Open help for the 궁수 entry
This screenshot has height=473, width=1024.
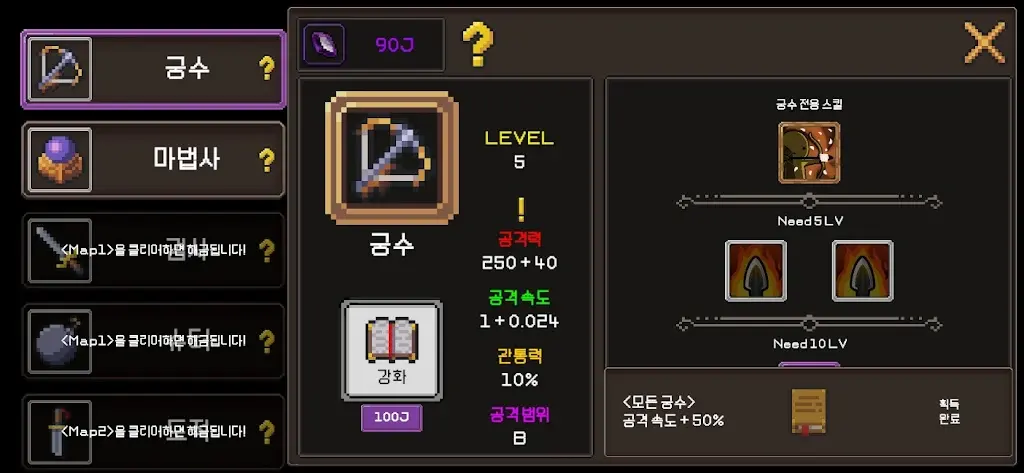click(266, 69)
